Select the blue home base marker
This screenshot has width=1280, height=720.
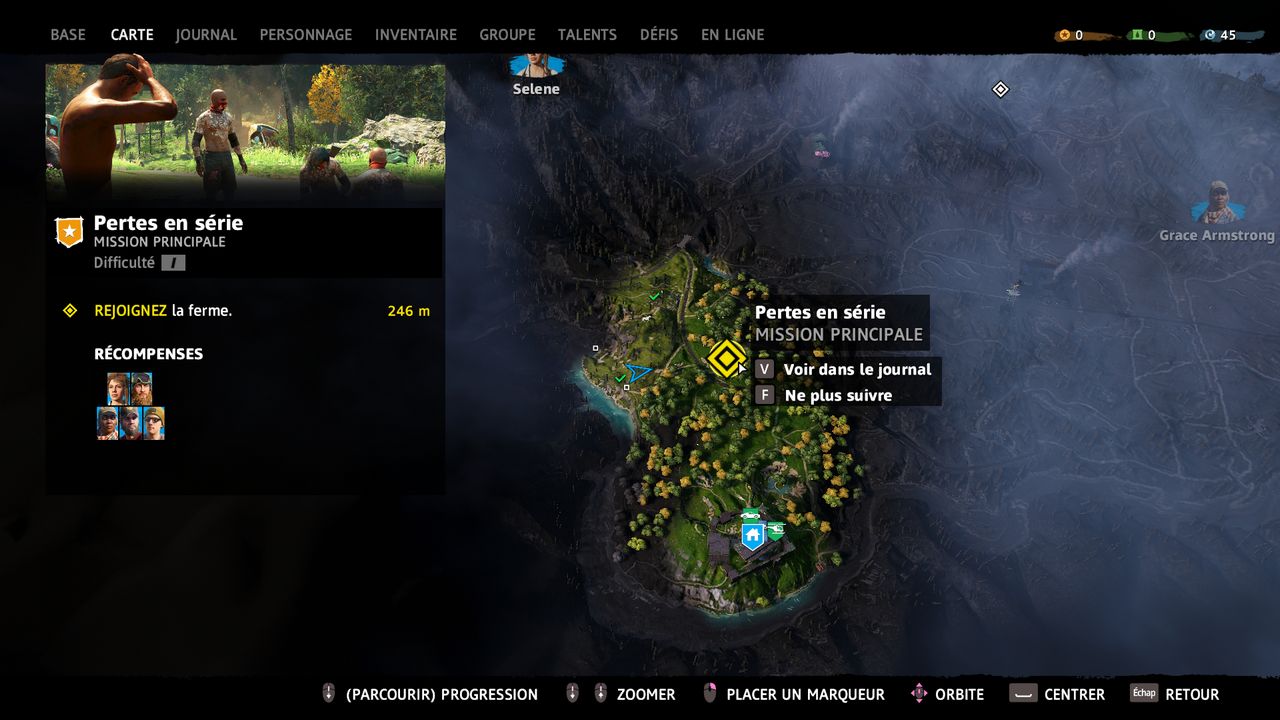752,537
